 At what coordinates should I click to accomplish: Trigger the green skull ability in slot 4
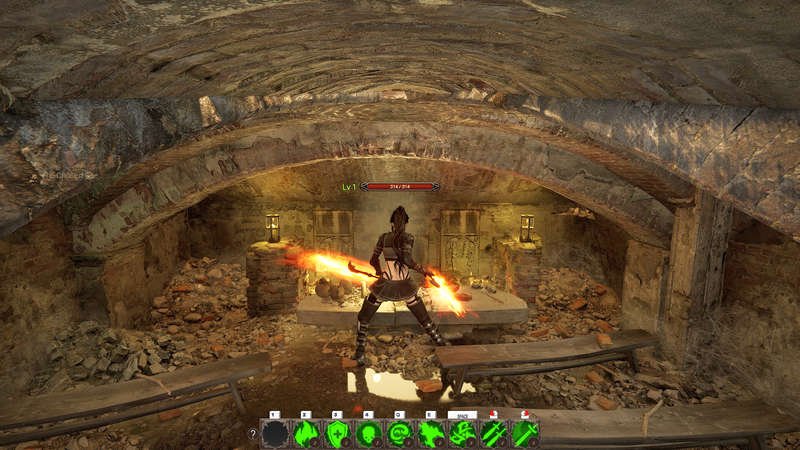369,434
